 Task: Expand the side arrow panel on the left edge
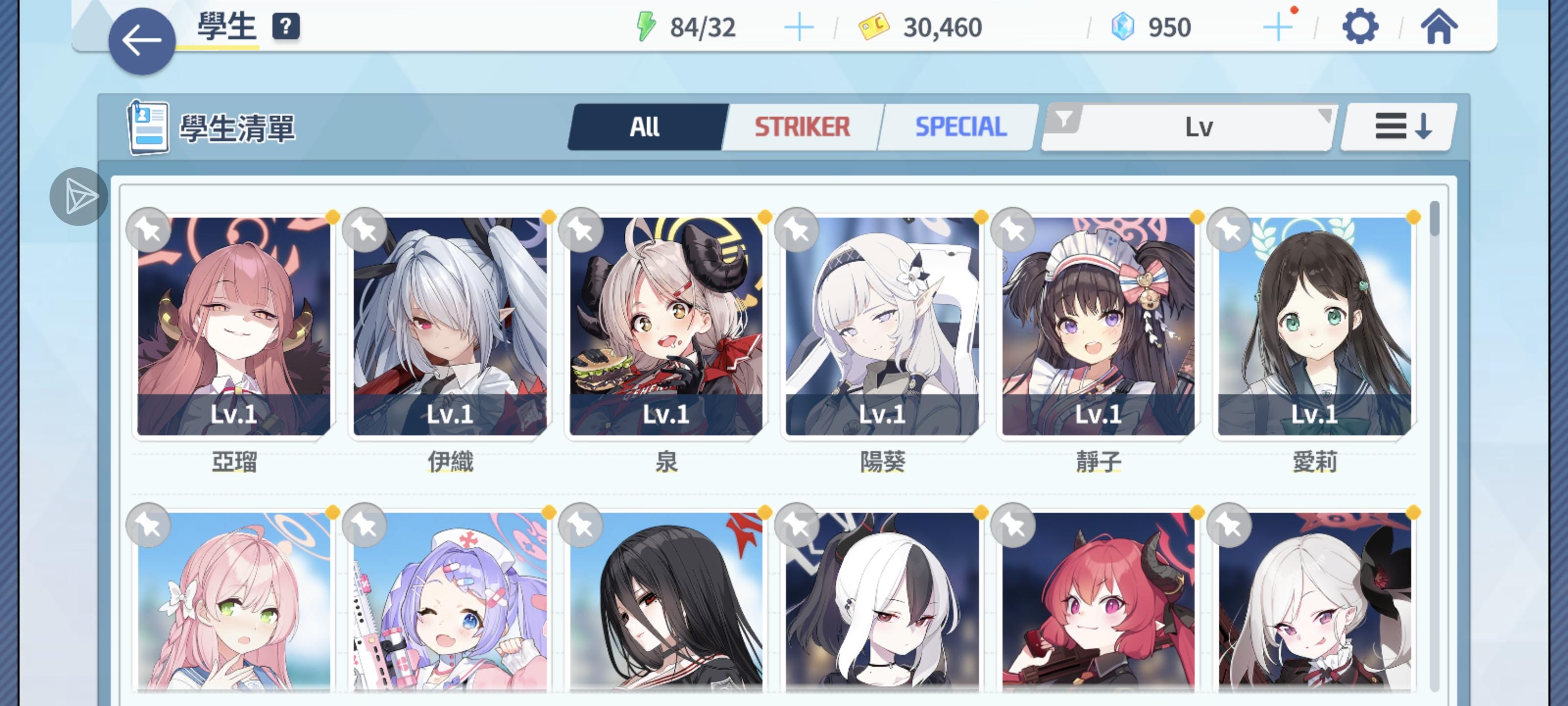coord(79,196)
